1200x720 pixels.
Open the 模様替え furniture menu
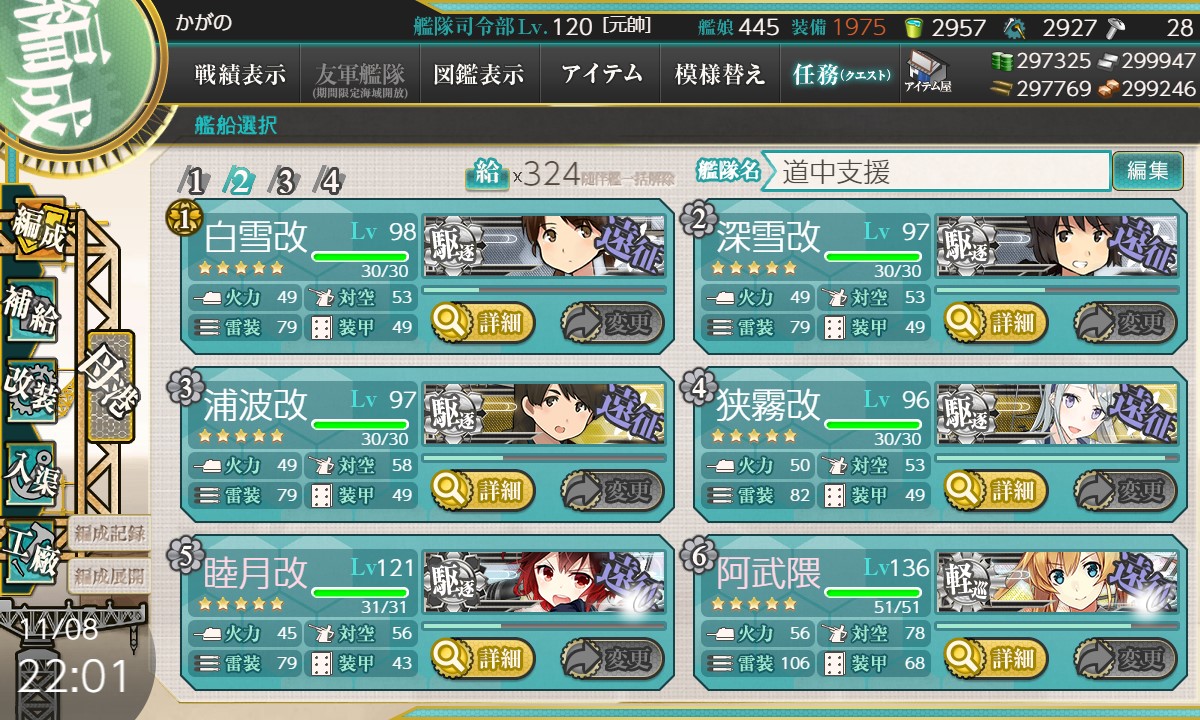click(719, 75)
